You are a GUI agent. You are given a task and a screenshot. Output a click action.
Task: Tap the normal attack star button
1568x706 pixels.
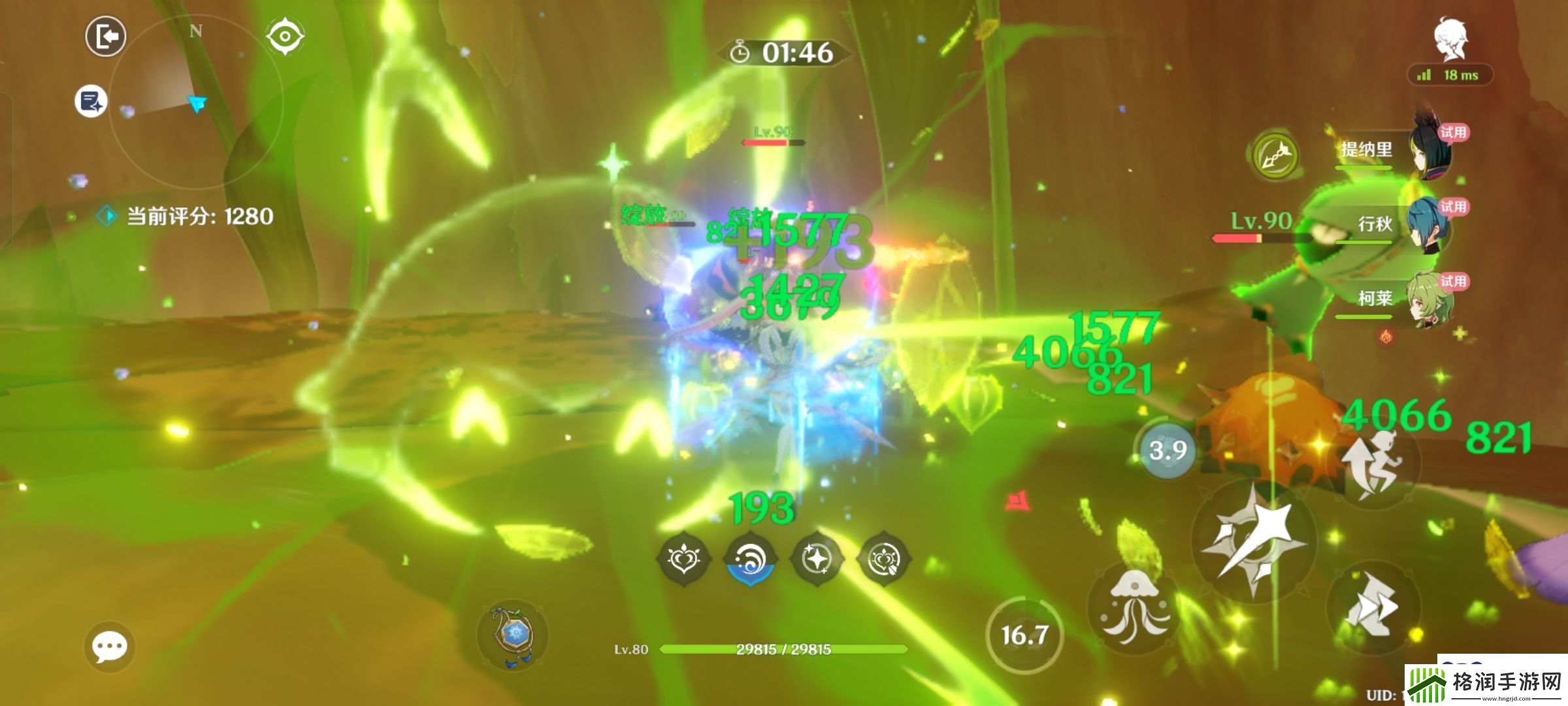coord(1252,540)
